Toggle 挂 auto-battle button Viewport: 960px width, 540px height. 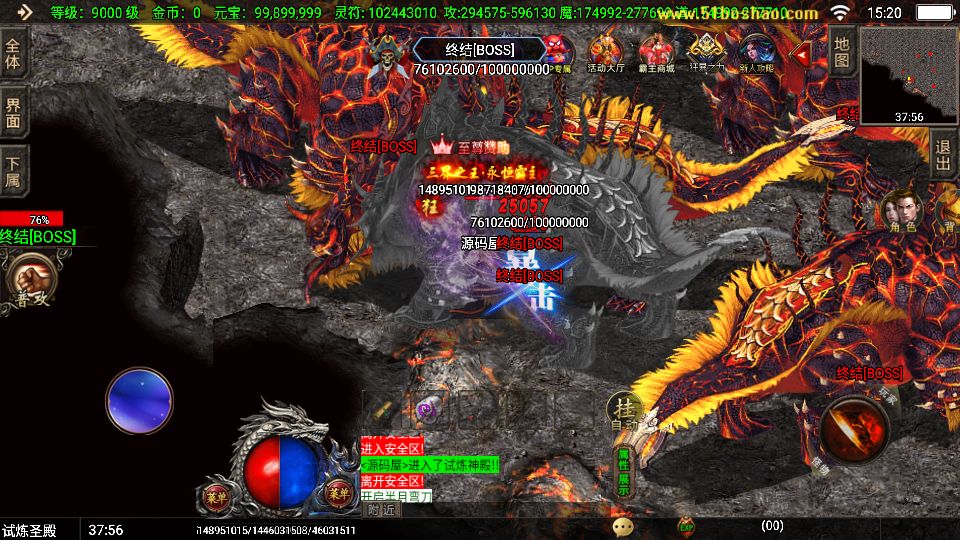pos(625,410)
